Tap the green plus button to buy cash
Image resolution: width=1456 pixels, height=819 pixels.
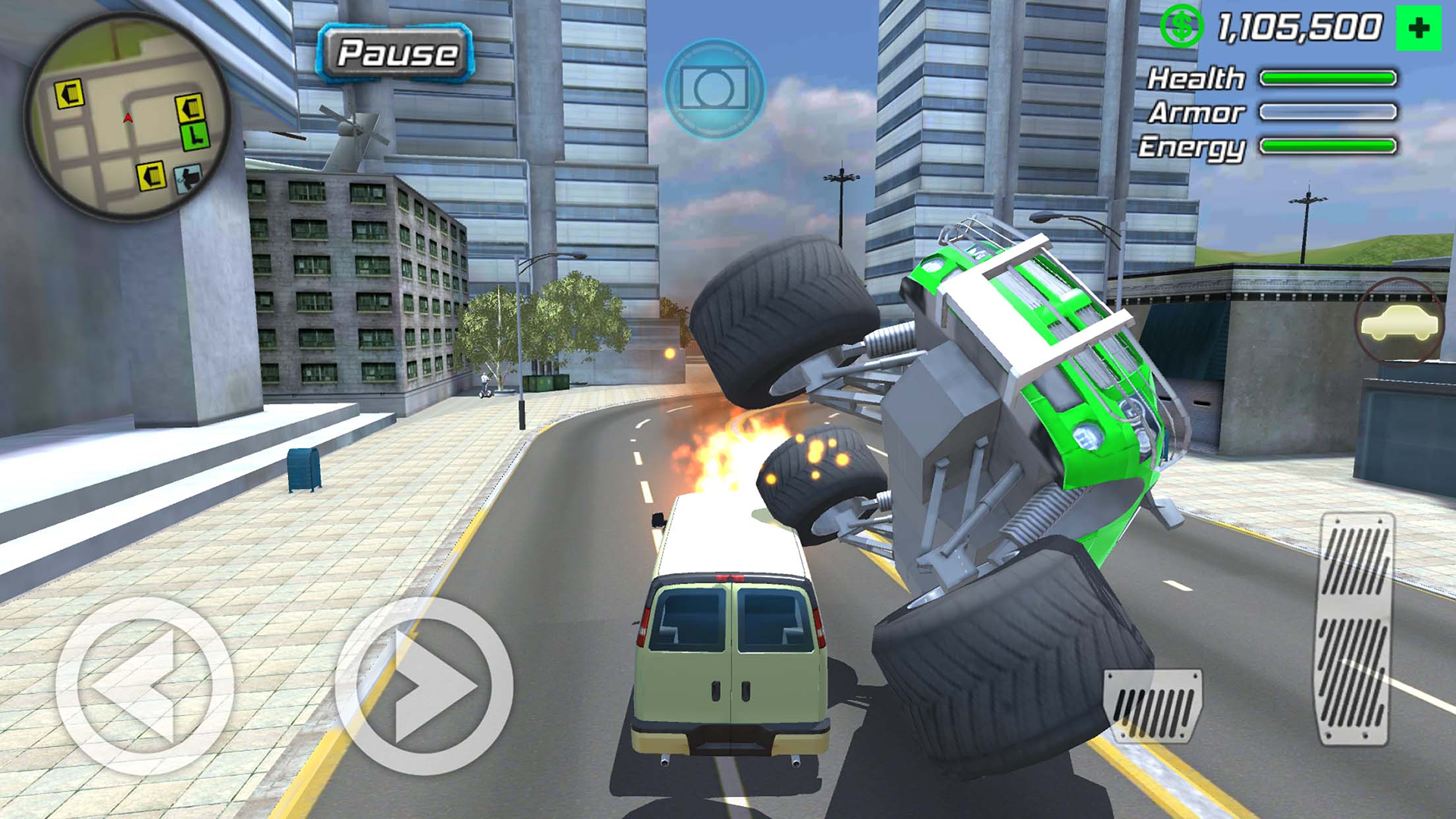tap(1418, 27)
